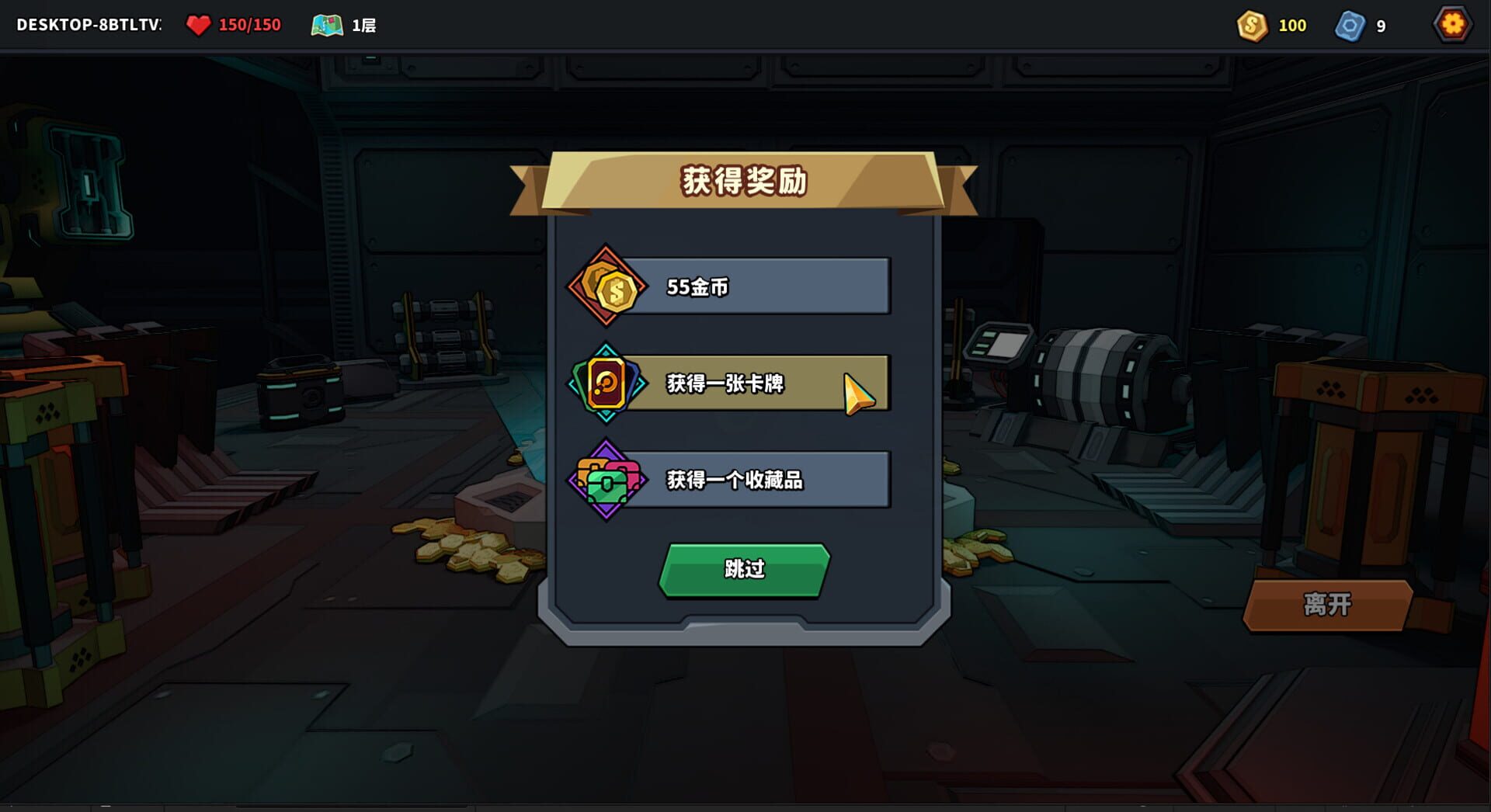Select the 获得一张卡牌 reward entry

[x=757, y=383]
